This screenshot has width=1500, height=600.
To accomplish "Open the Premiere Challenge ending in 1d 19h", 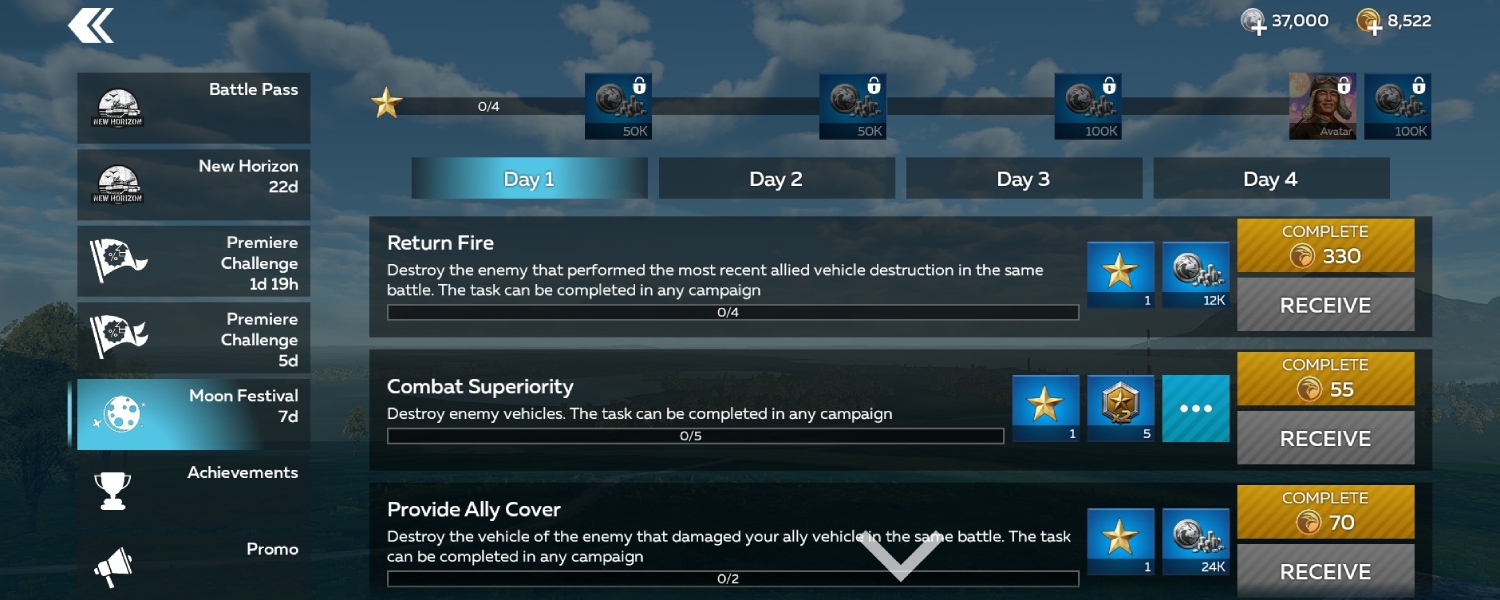I will [194, 261].
